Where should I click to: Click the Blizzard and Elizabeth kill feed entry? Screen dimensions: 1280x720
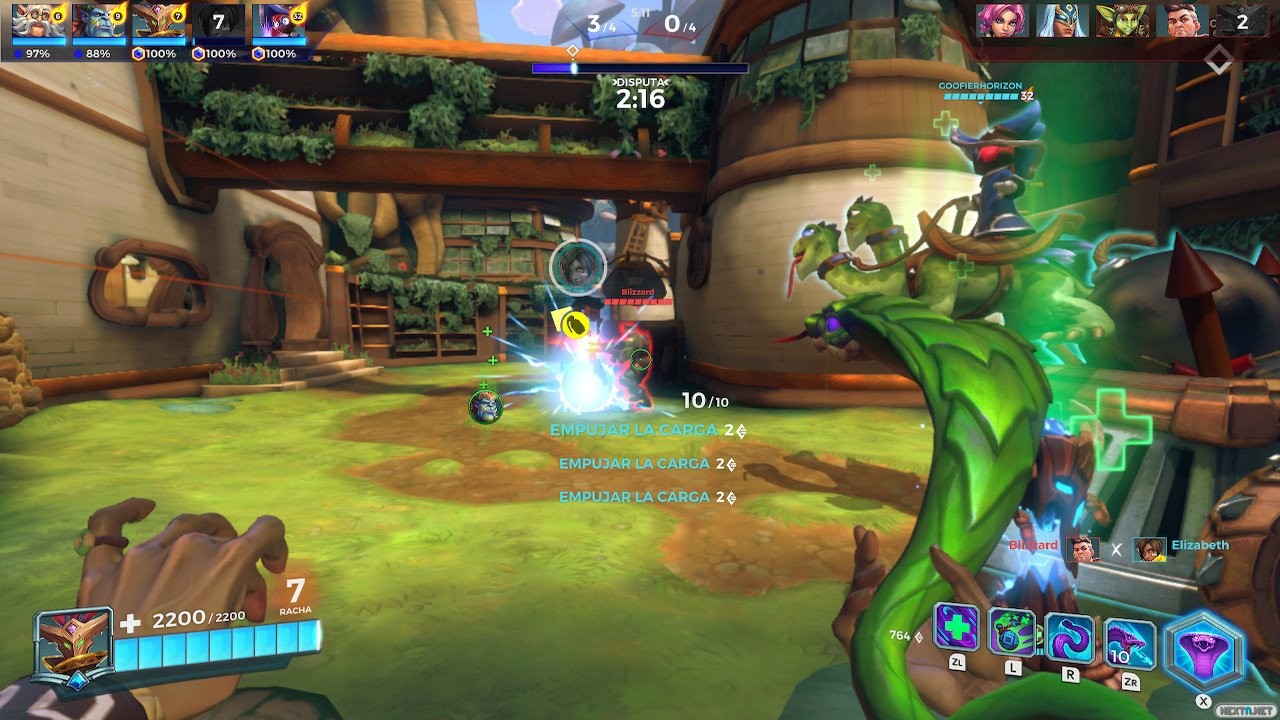[1117, 547]
